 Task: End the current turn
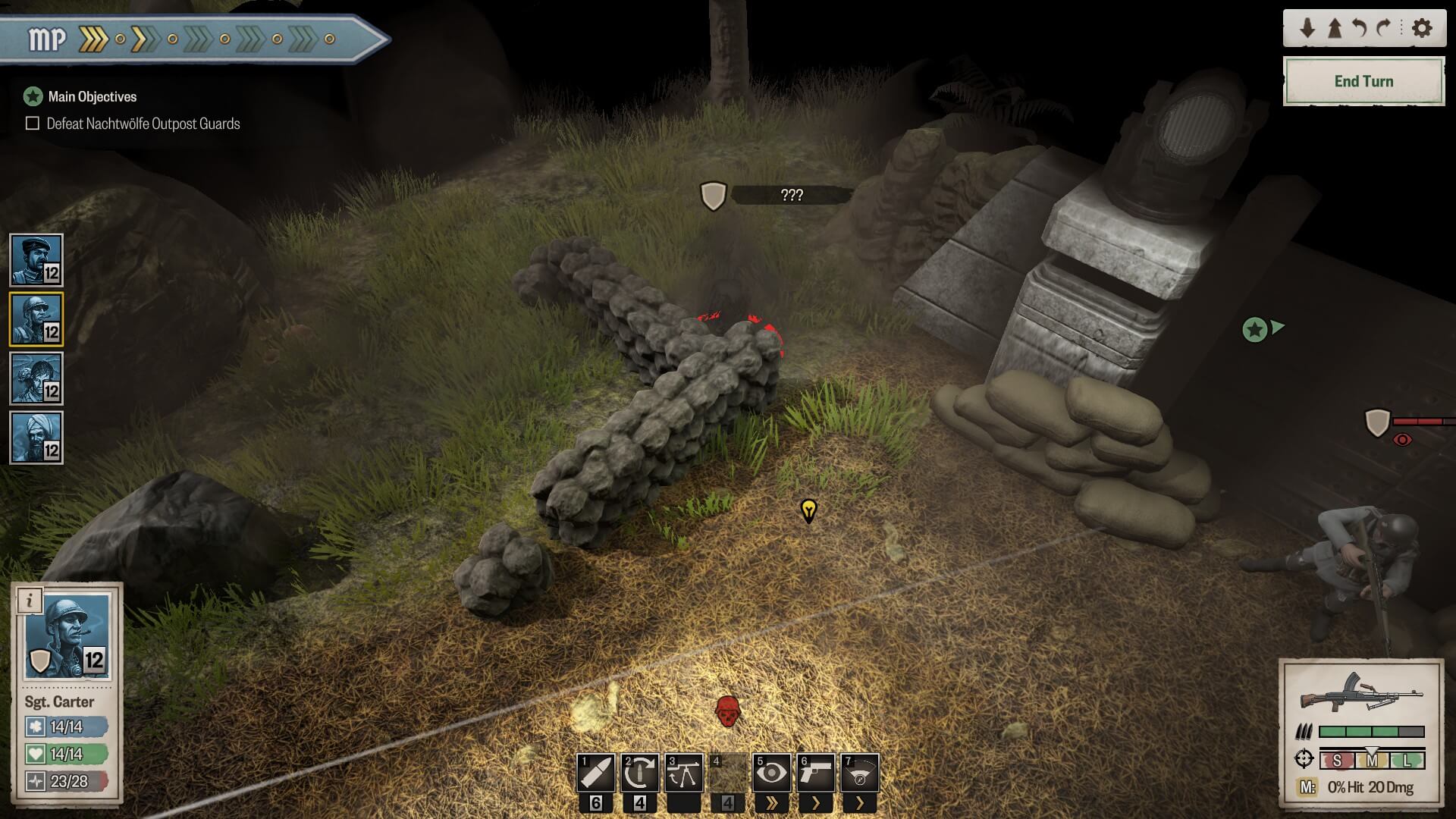(1363, 81)
